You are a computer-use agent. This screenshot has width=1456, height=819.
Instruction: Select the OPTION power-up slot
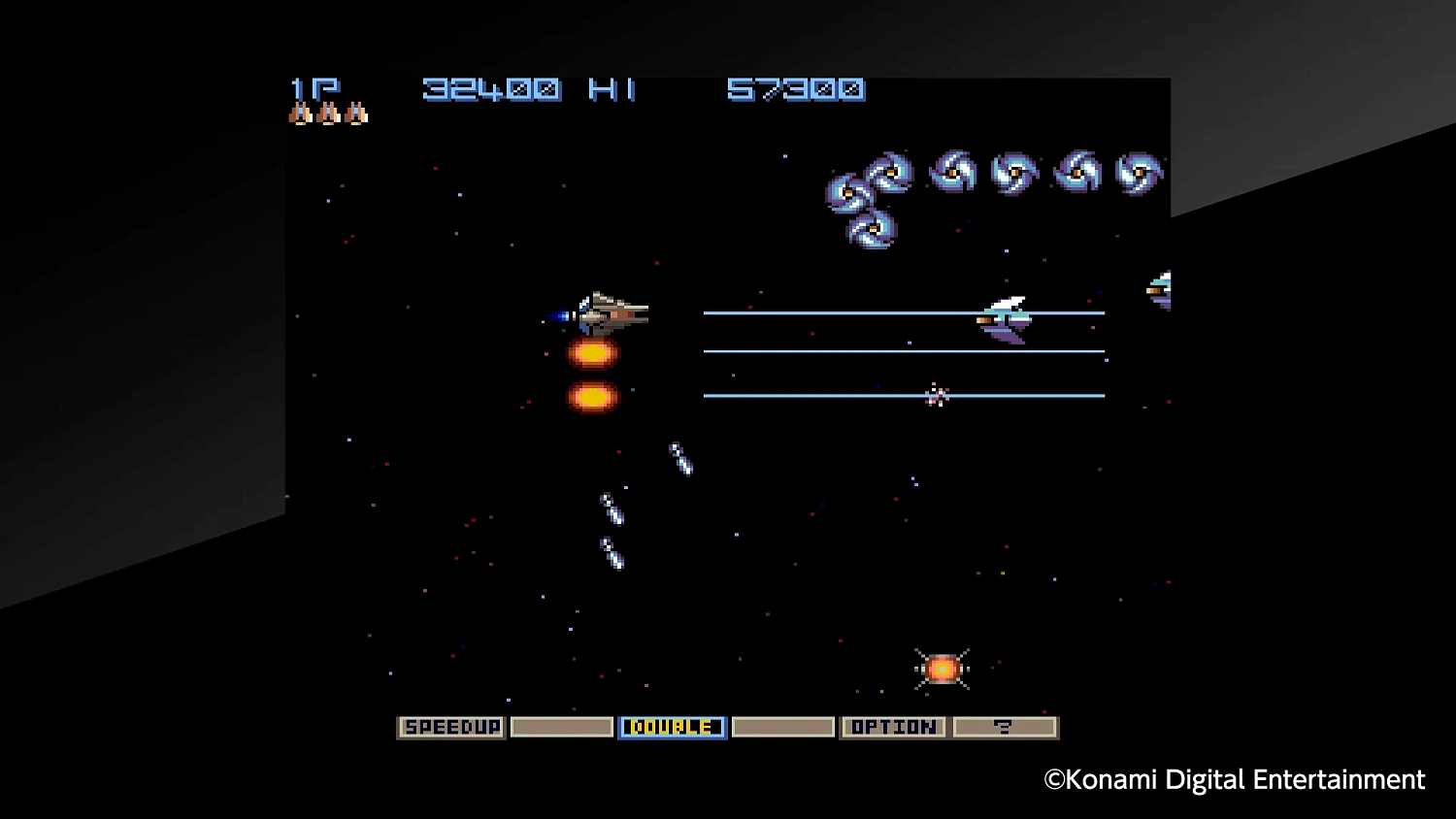click(893, 727)
